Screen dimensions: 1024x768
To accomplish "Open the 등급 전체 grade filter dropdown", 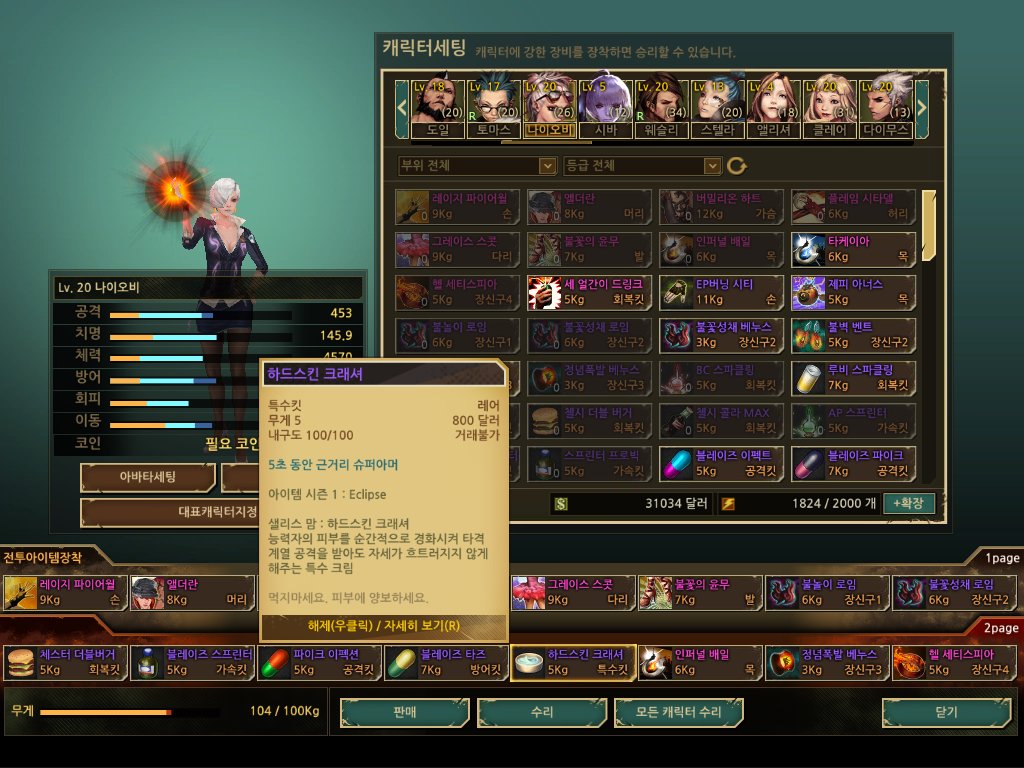I will (x=642, y=165).
